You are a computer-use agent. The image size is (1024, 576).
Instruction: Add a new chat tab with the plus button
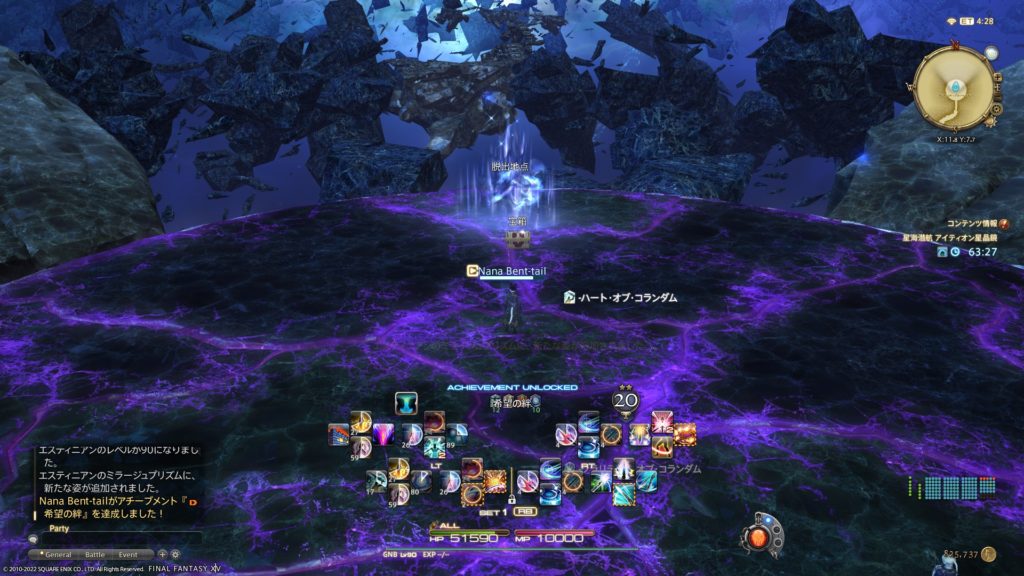click(x=162, y=554)
